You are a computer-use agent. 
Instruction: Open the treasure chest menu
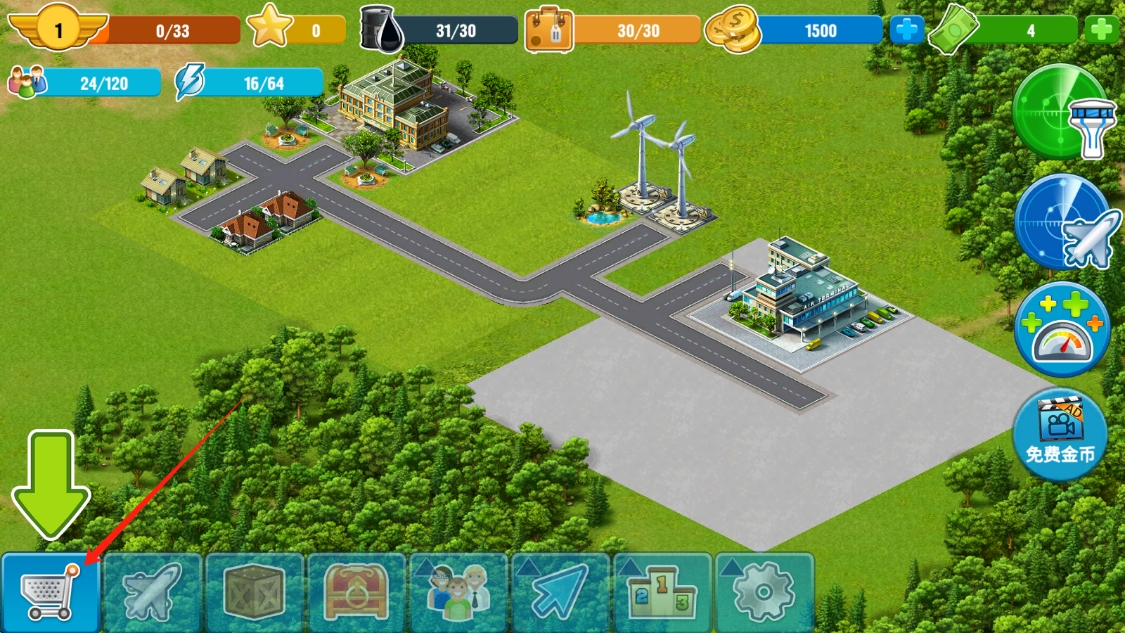357,593
